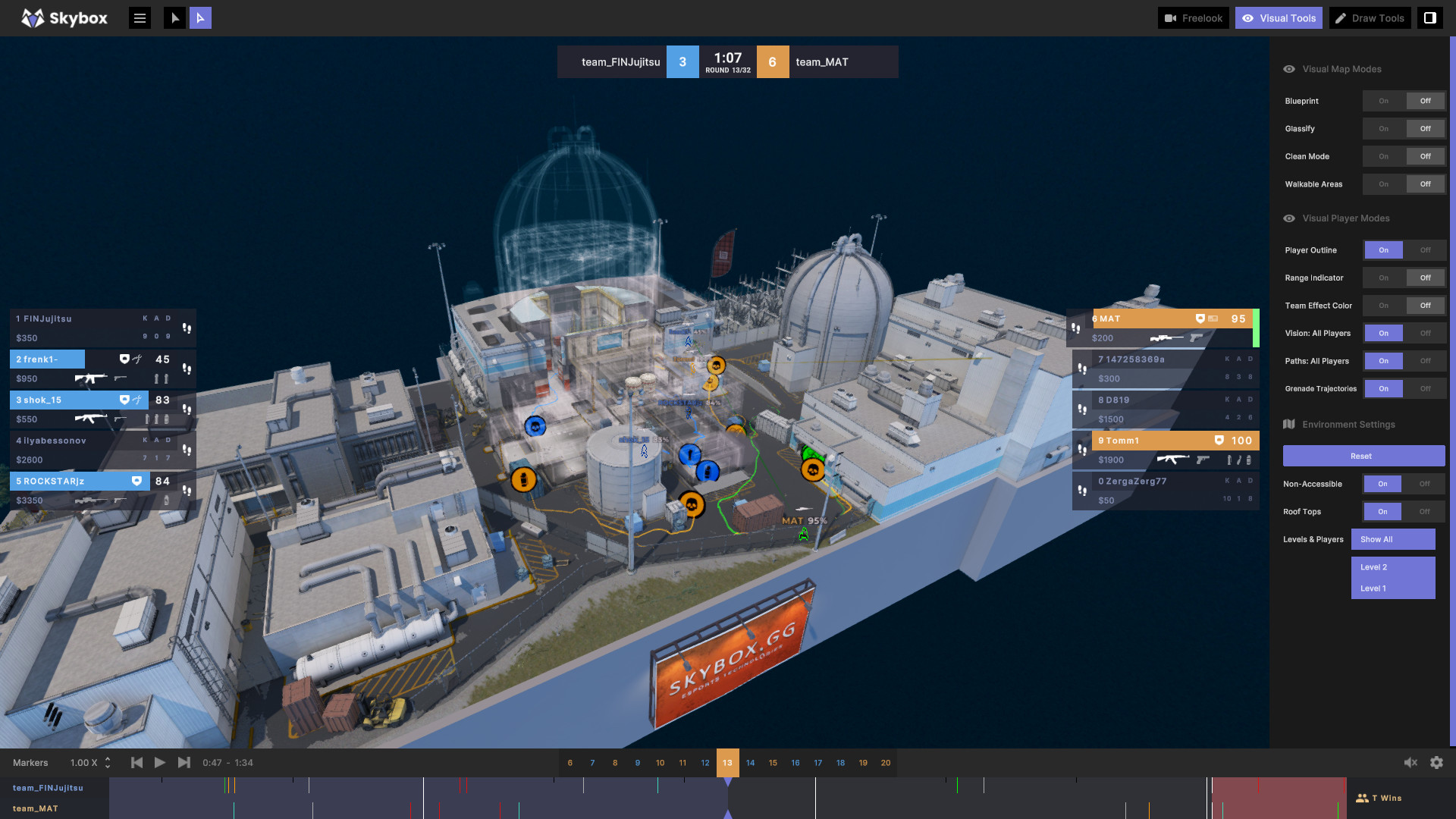The height and width of the screenshot is (819, 1456).
Task: Open the Draw Tools panel
Action: 1370,17
